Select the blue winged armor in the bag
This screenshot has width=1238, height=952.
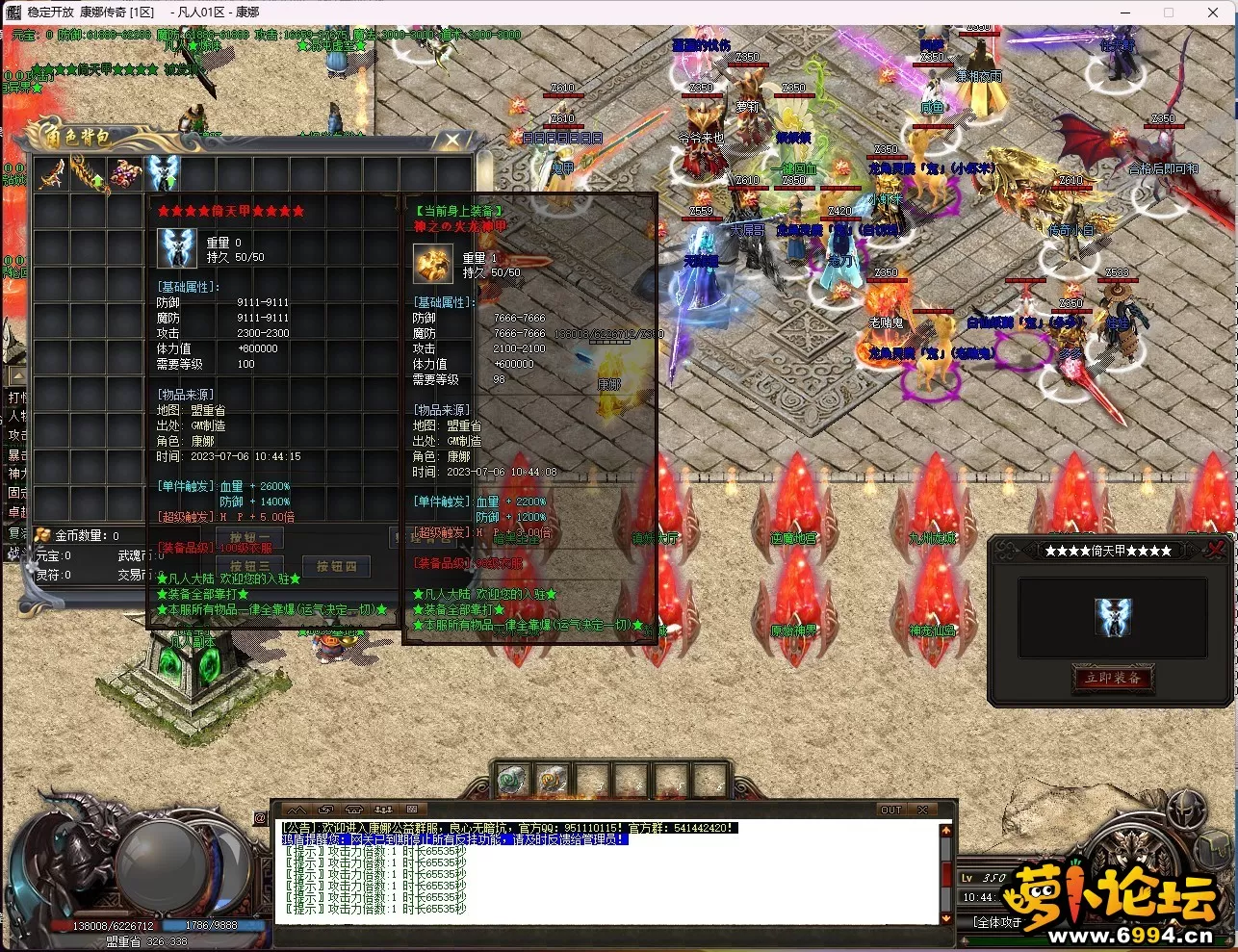(x=163, y=174)
